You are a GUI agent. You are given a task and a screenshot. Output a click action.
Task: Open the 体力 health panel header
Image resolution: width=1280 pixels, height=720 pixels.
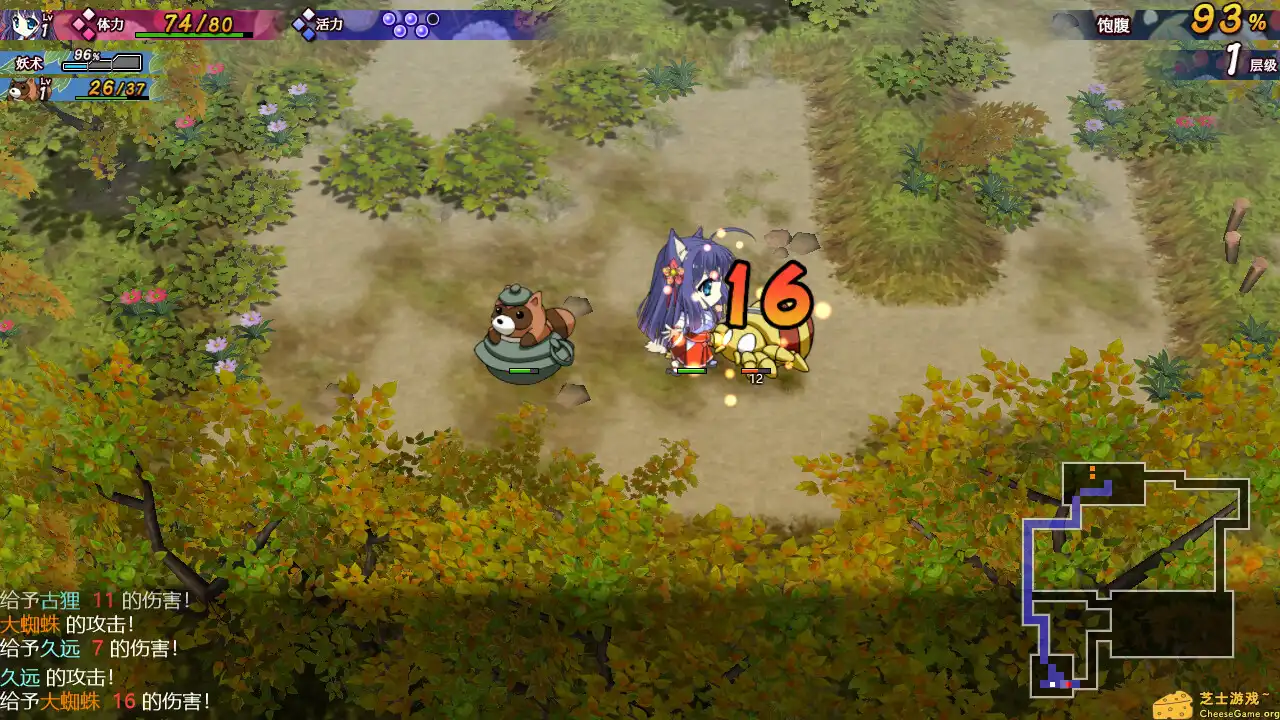112,24
